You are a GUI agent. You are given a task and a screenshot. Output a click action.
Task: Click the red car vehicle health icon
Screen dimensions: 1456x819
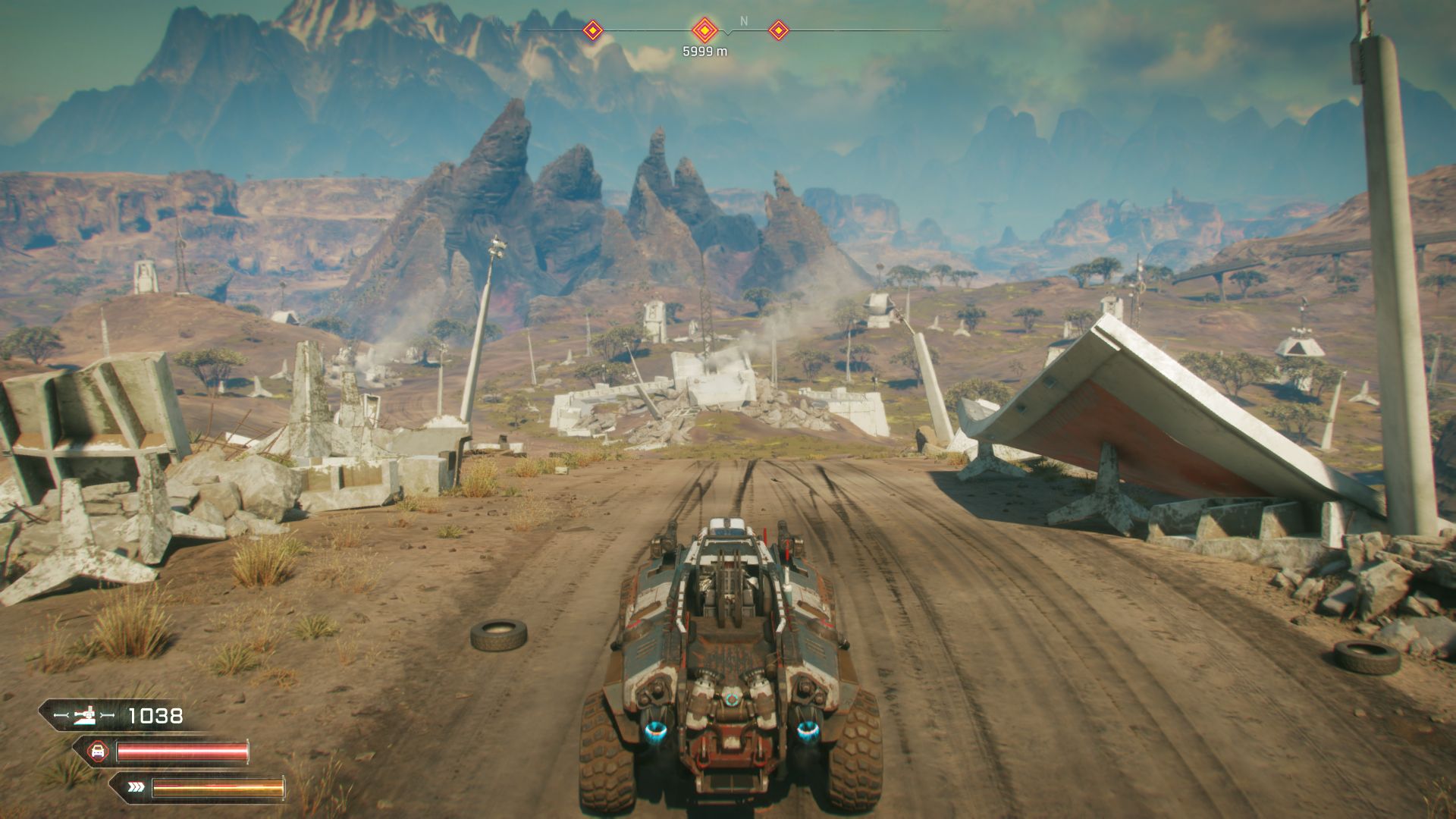(x=97, y=752)
